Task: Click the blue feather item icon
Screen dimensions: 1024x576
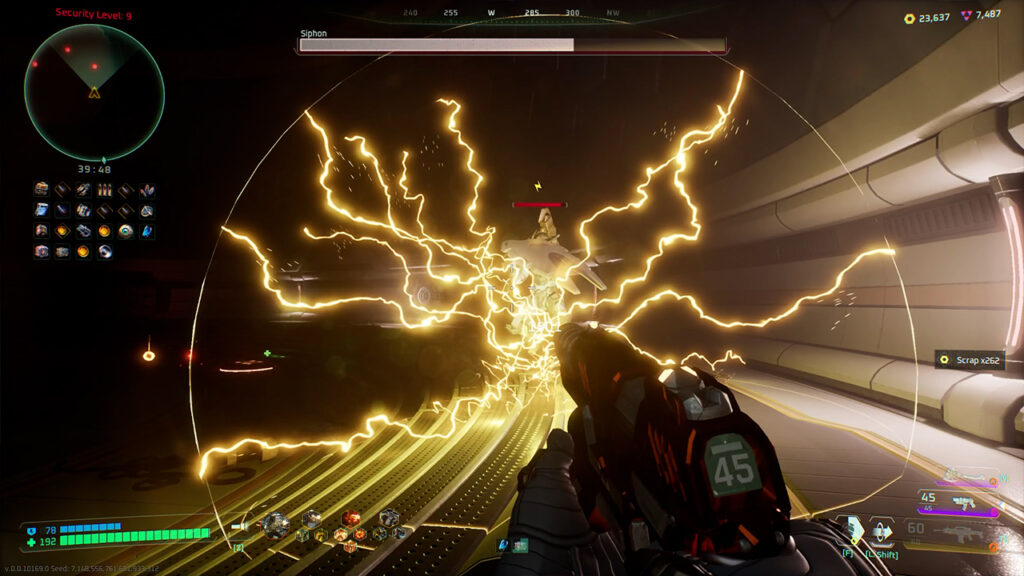Action: click(x=146, y=231)
